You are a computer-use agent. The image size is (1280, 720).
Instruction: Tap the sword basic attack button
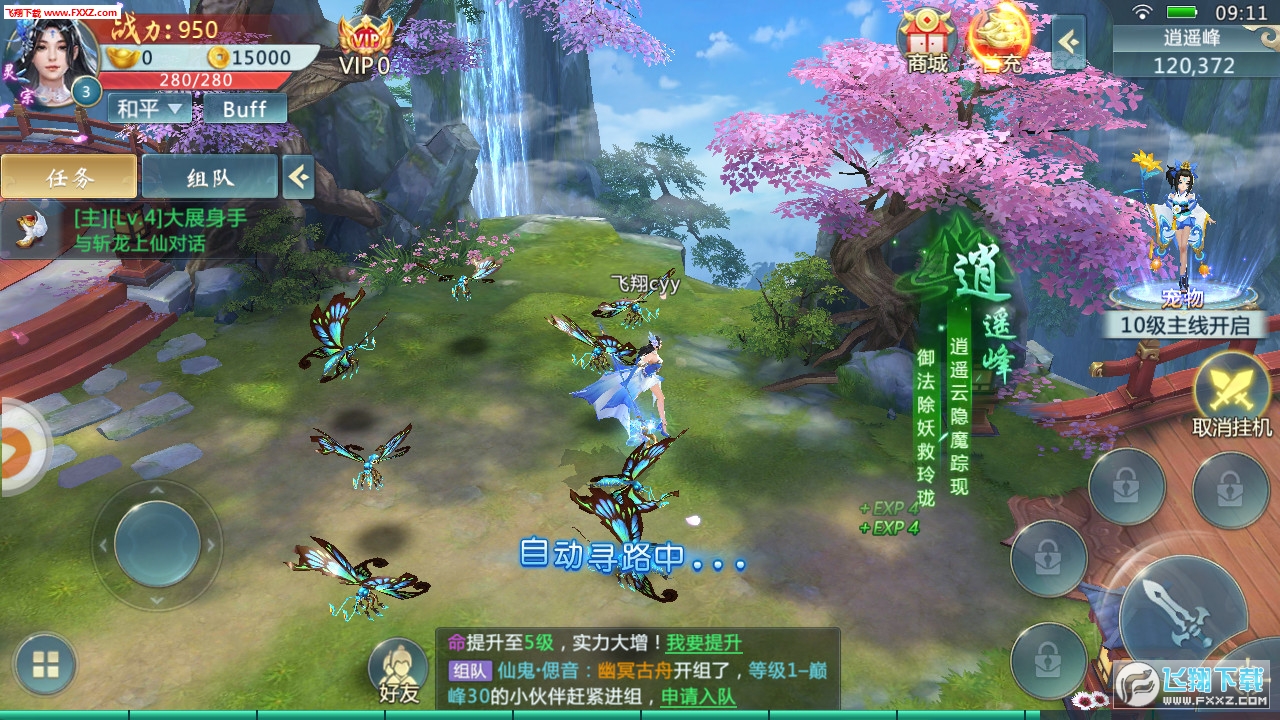pyautogui.click(x=1182, y=610)
